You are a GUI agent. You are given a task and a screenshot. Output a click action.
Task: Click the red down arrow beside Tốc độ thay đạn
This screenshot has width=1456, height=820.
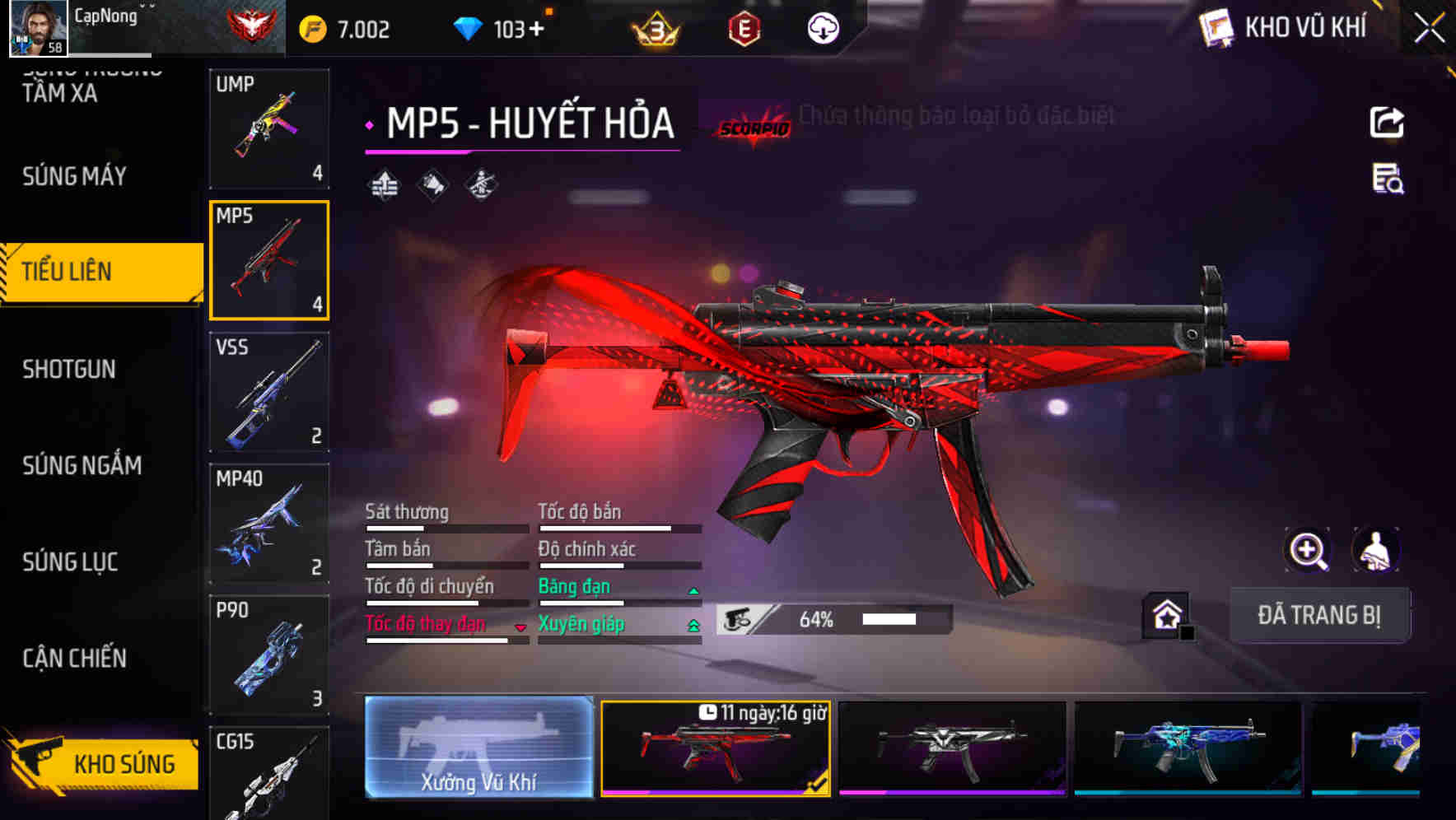click(520, 627)
